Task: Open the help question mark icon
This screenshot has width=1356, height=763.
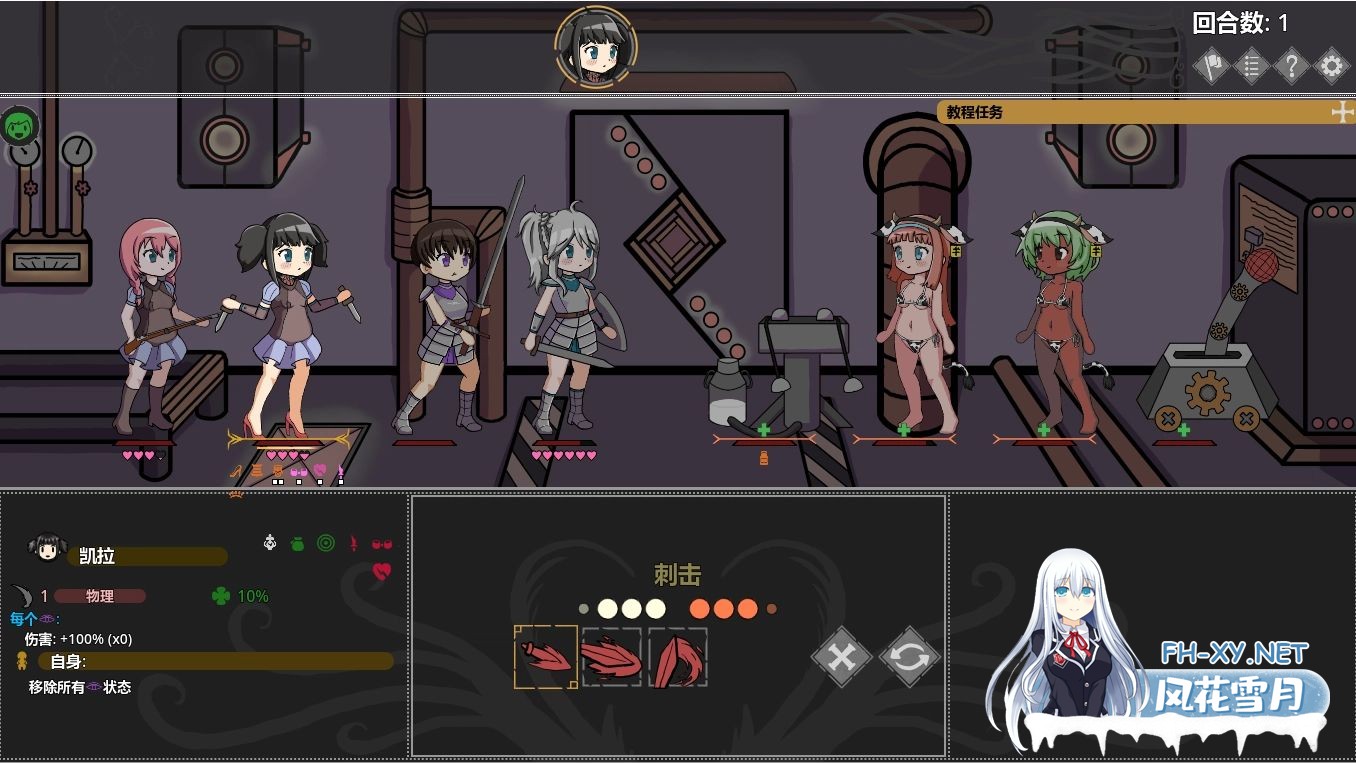Action: [1291, 65]
